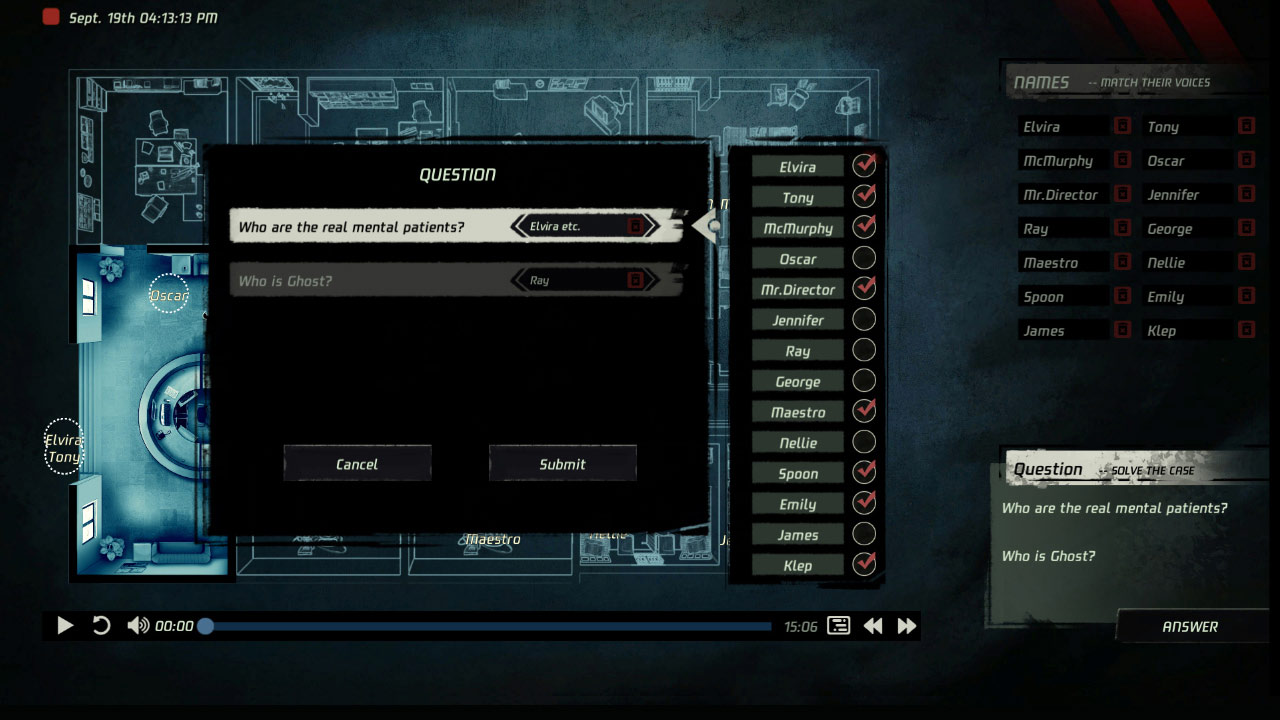
Task: Click the rewind double-arrow icon
Action: (872, 625)
